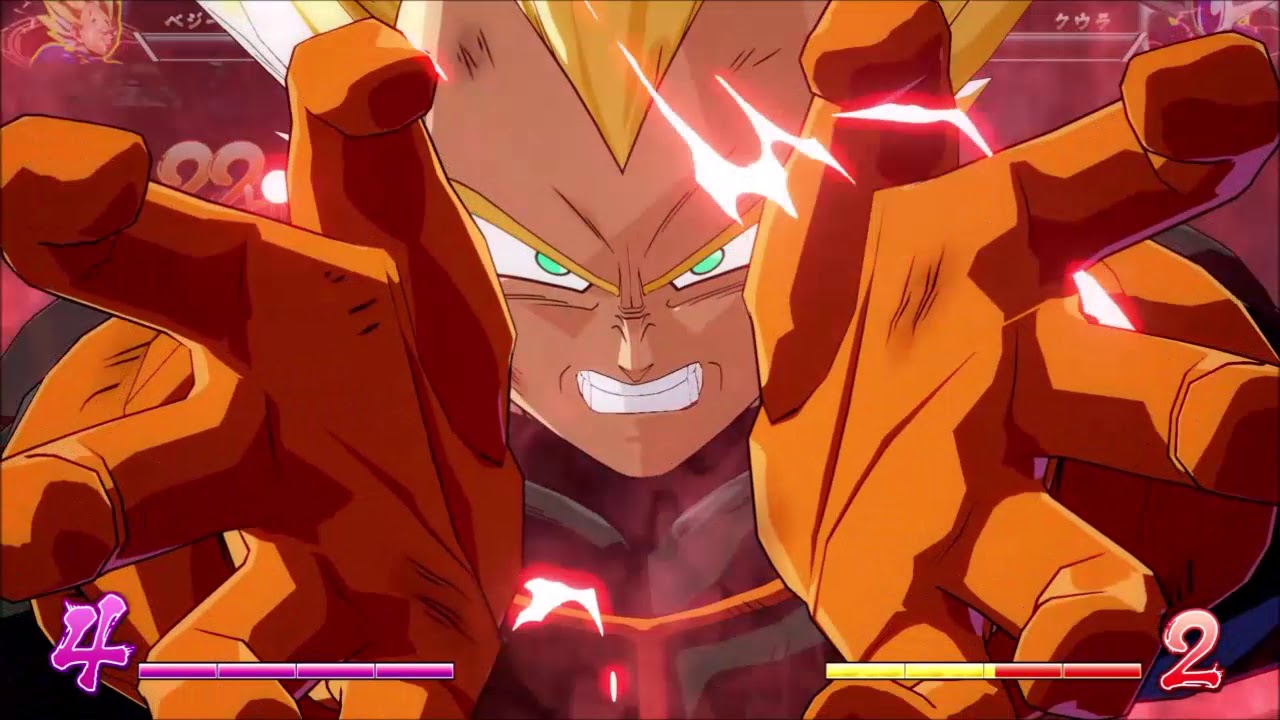Viewport: 1280px width, 720px height.
Task: Click the first filled segment of Vegeta's Ki gauge
Action: click(x=177, y=671)
